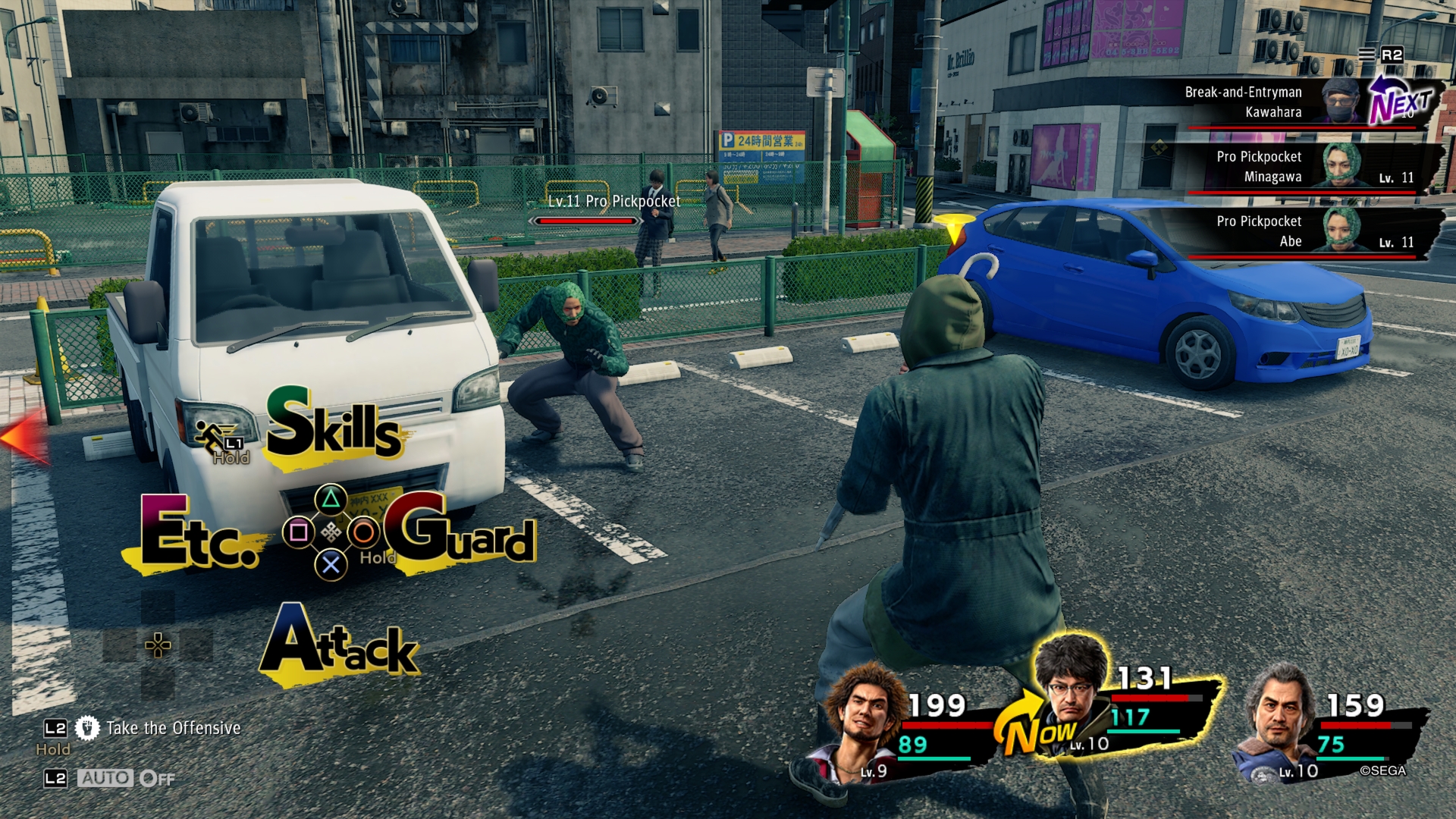Click the running figure escape icon
Screen dimensions: 1456x819
pos(211,438)
